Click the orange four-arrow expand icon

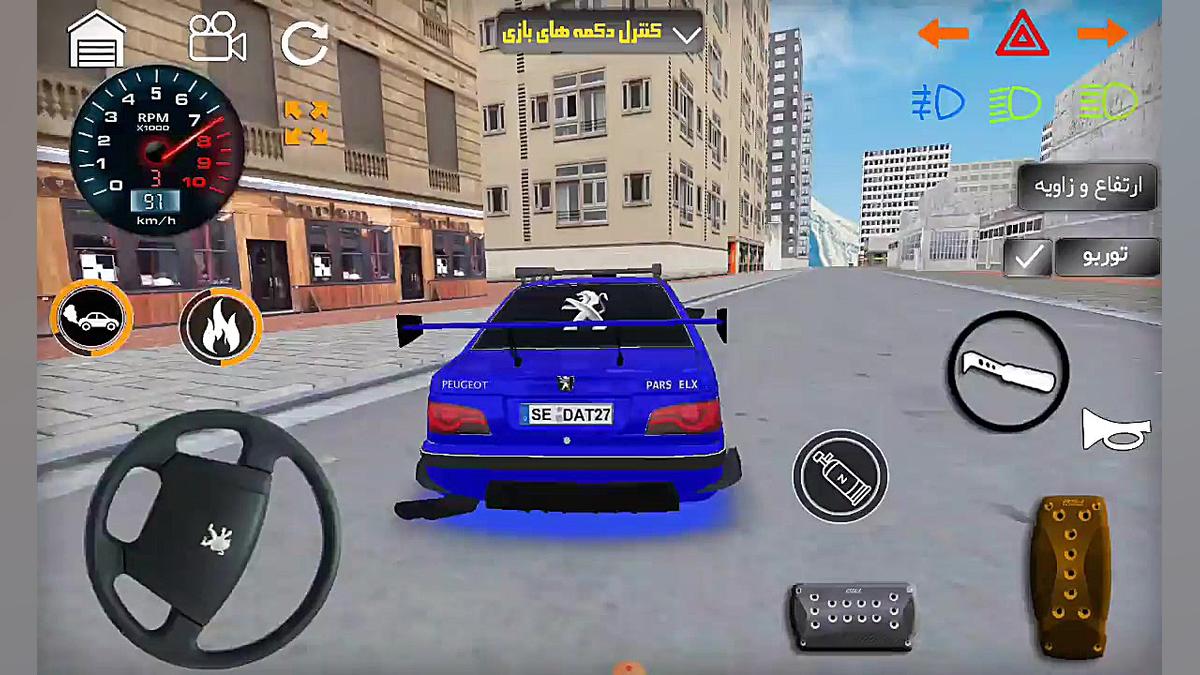(x=306, y=122)
